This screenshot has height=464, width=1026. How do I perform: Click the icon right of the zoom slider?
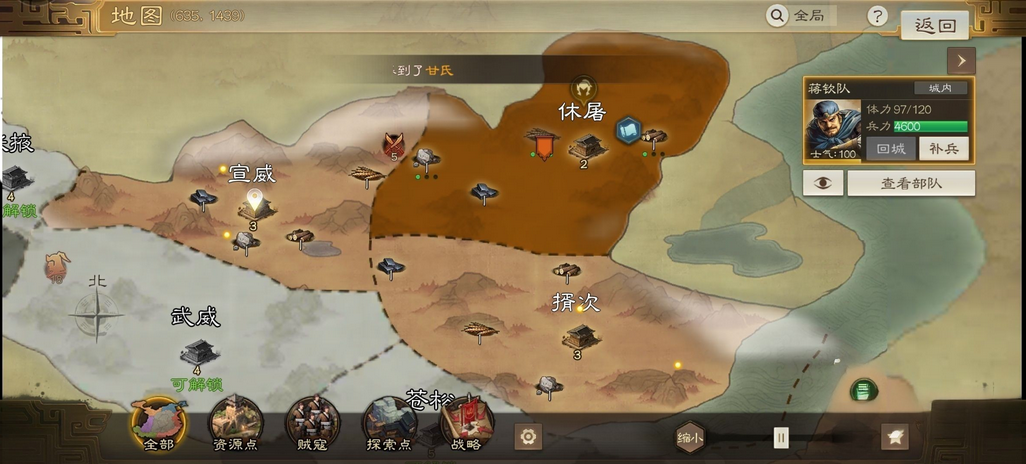(894, 436)
